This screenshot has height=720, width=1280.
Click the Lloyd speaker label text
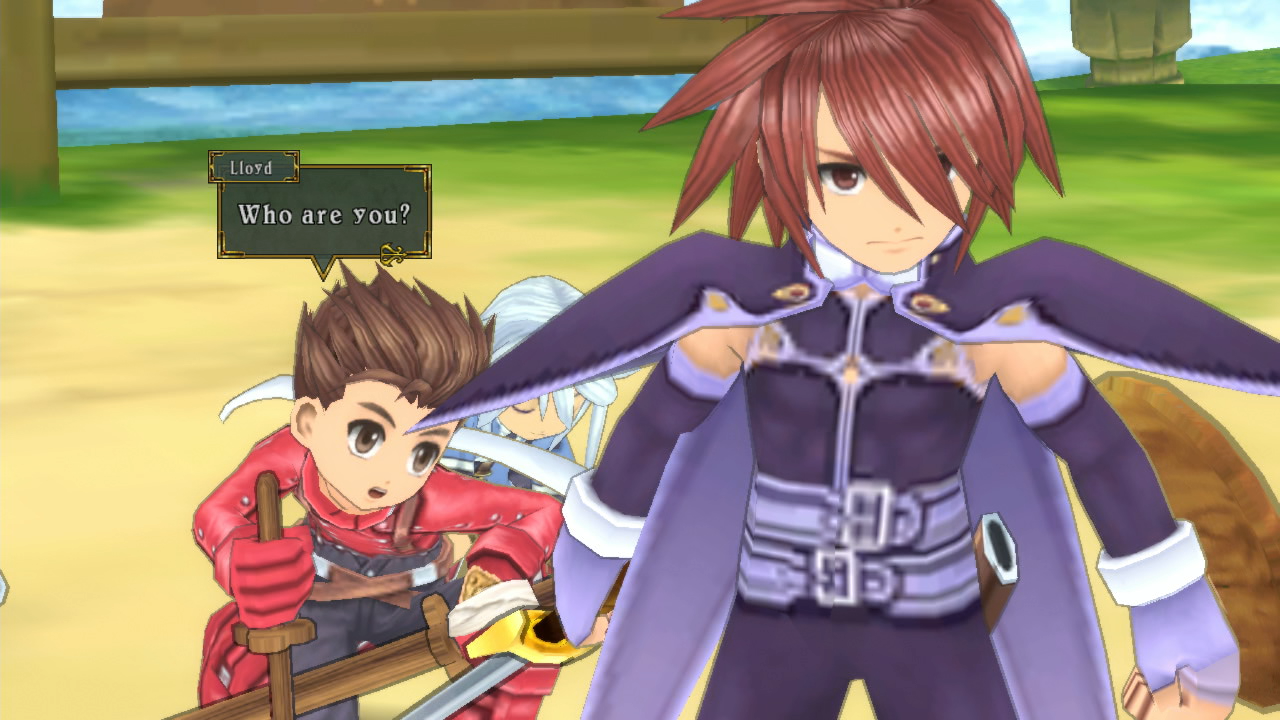pyautogui.click(x=253, y=168)
